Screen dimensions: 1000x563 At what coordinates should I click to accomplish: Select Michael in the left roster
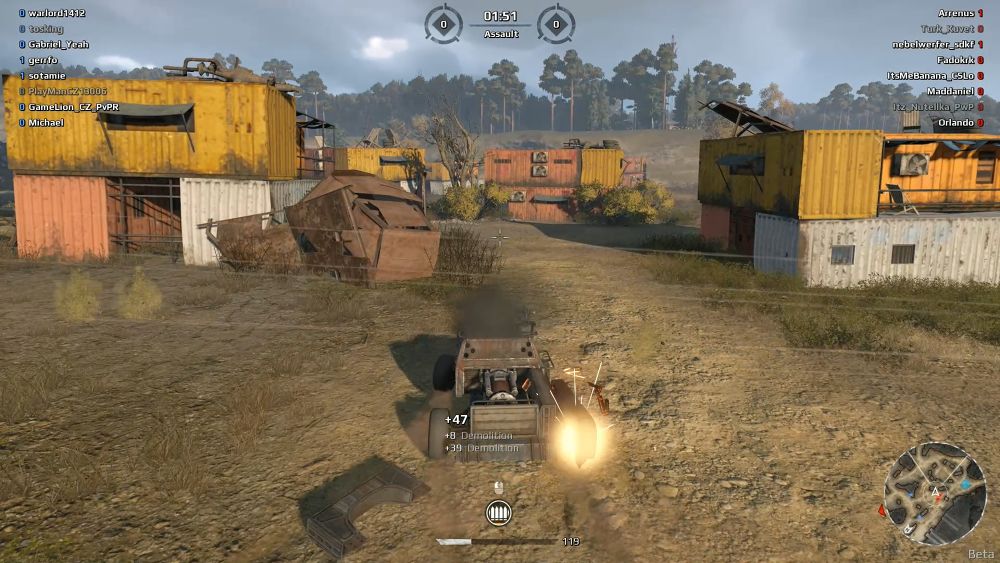(46, 123)
